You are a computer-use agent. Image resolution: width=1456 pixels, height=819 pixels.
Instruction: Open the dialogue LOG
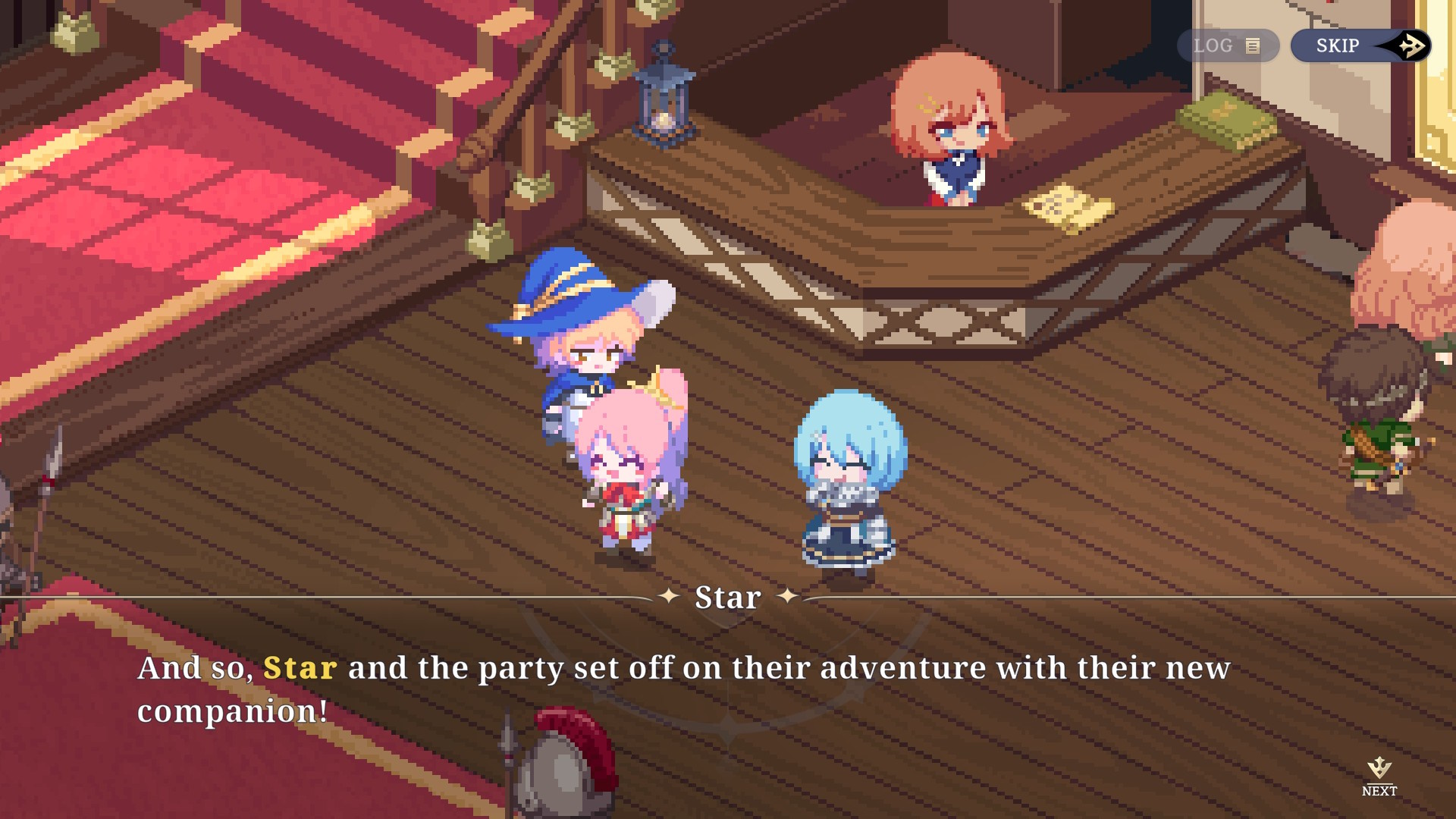pyautogui.click(x=1227, y=46)
